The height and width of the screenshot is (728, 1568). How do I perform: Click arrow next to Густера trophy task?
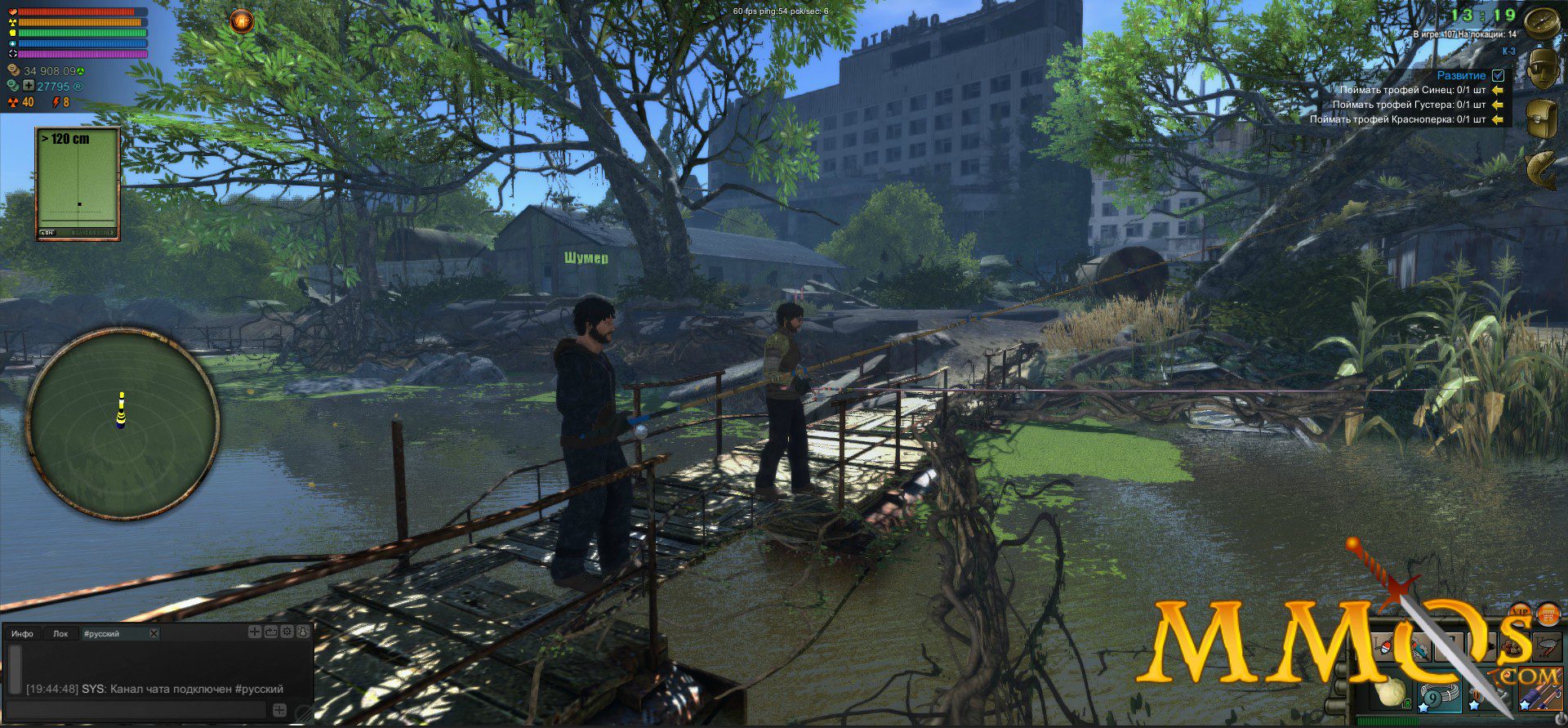1498,105
